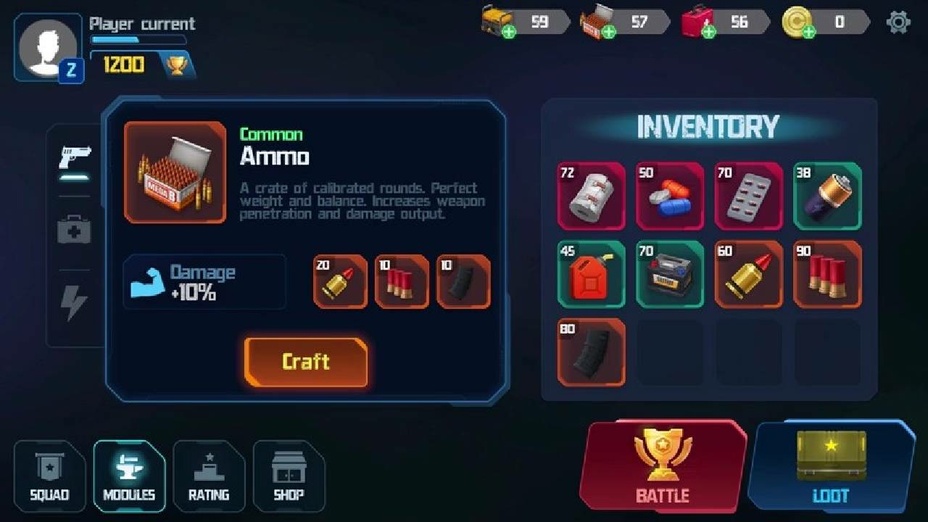Select the Modules menu button

(129, 476)
